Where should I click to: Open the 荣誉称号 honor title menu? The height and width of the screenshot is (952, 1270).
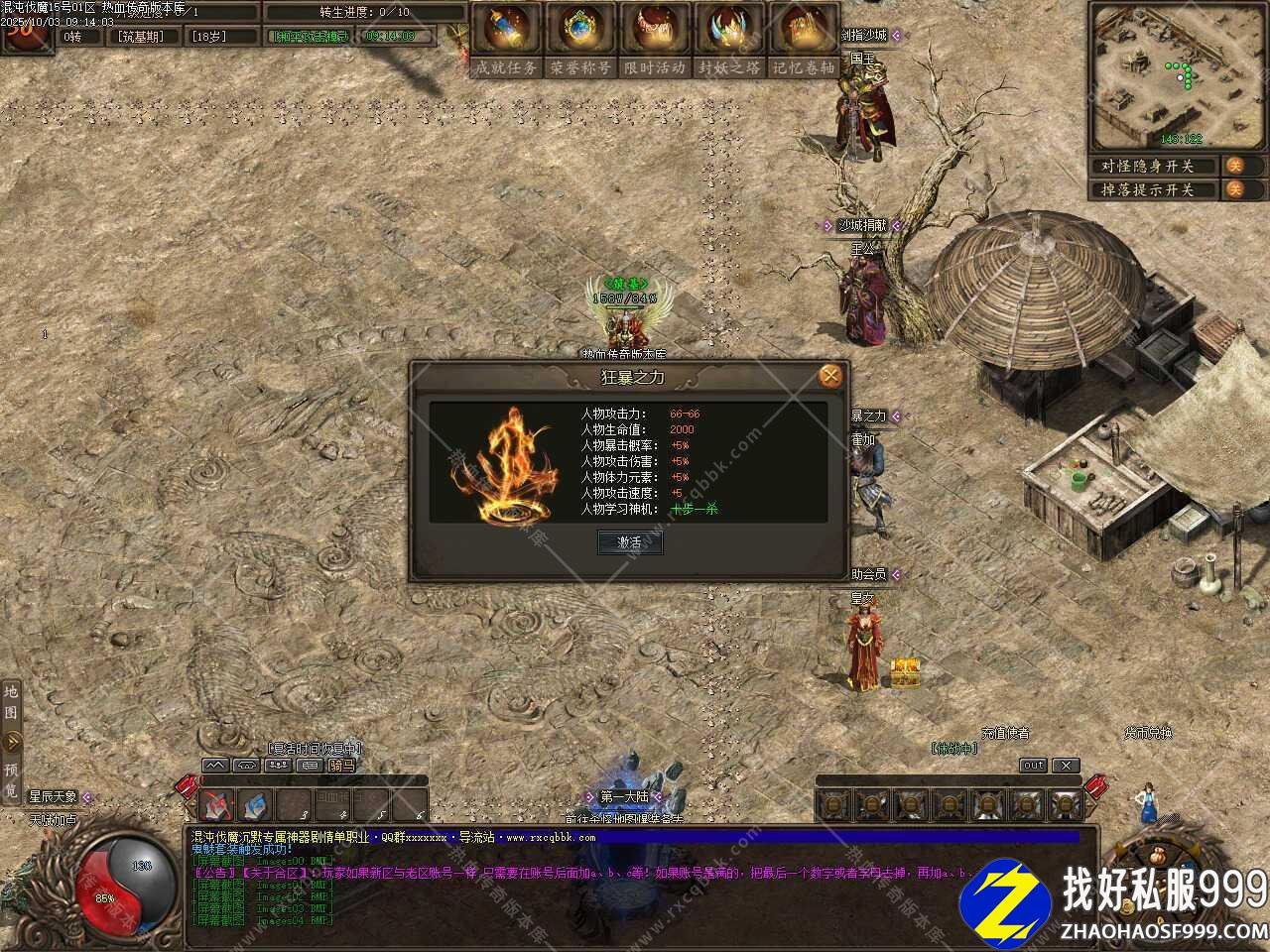click(579, 40)
